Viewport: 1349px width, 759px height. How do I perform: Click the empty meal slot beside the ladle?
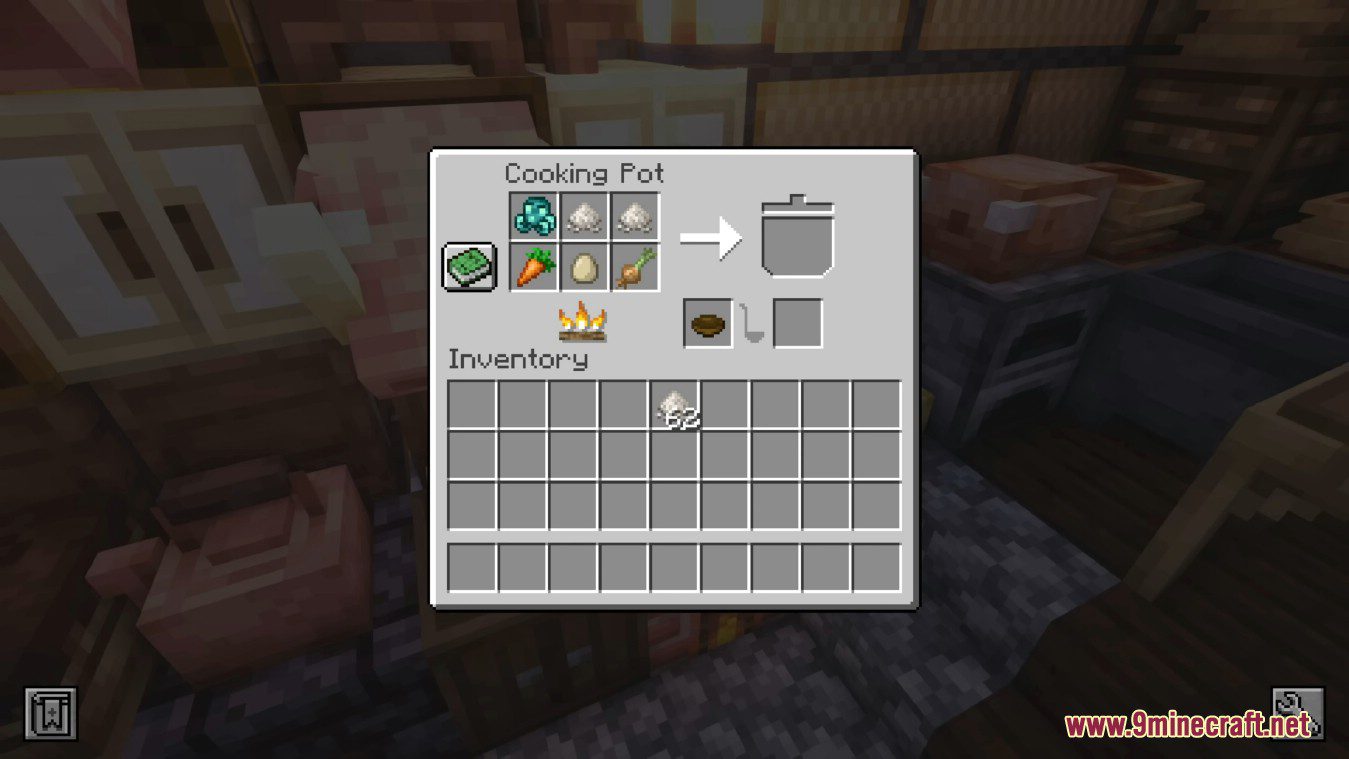point(797,322)
